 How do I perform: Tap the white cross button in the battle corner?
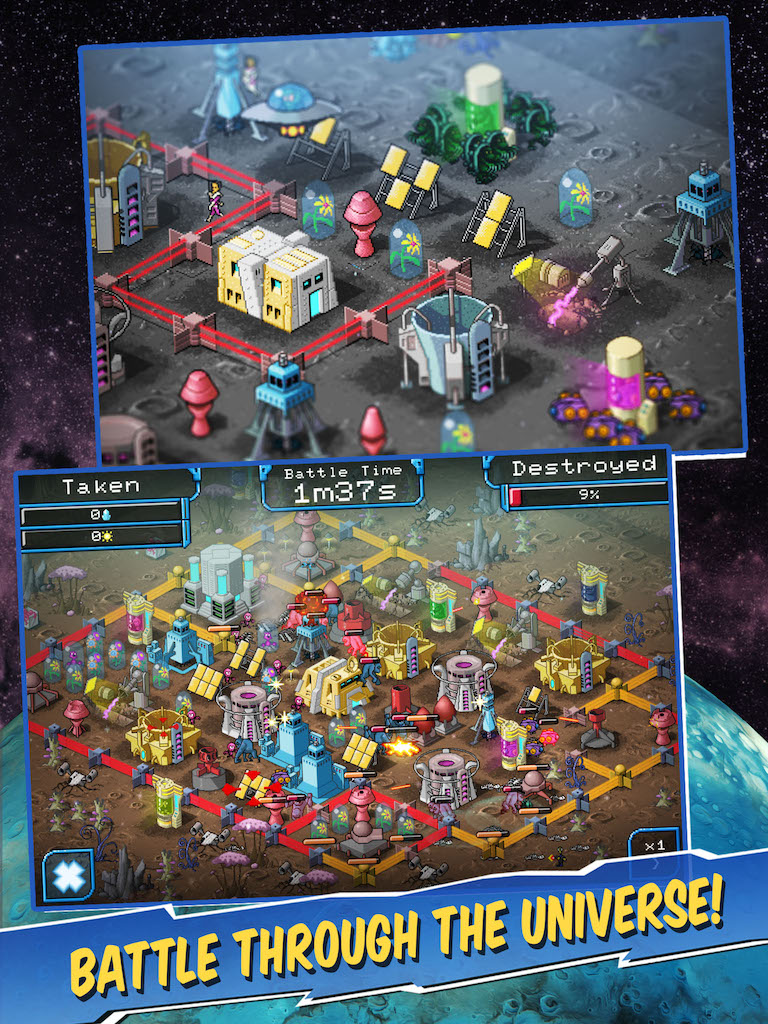pyautogui.click(x=68, y=874)
